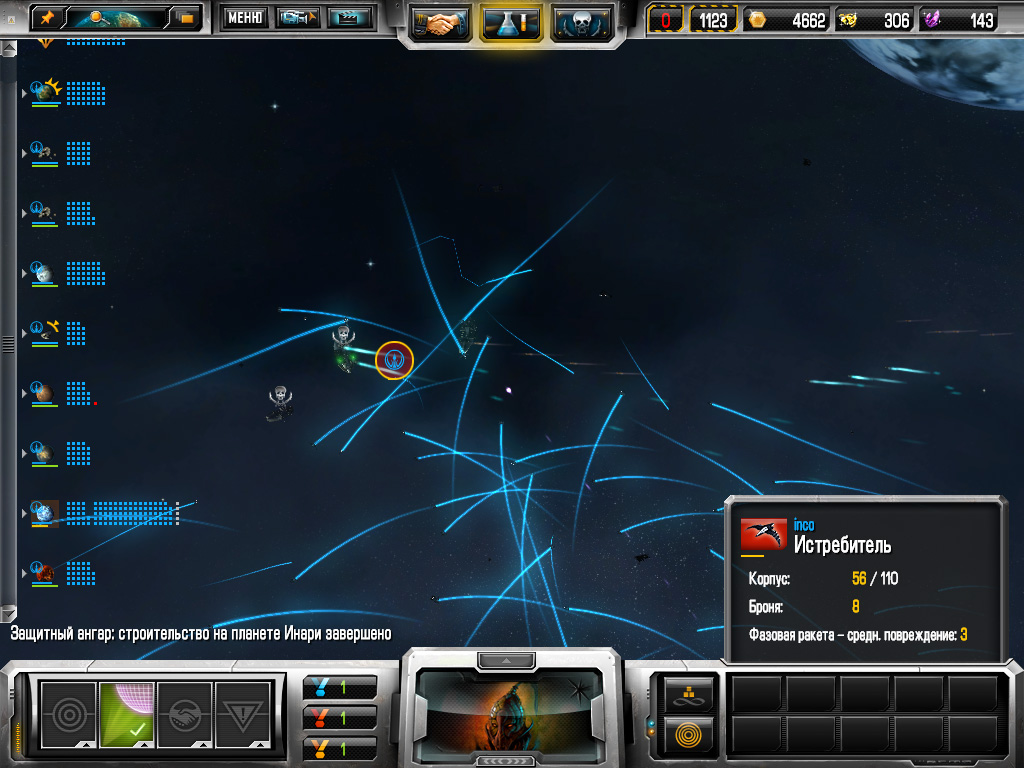Select the blue medal fleet group
The height and width of the screenshot is (768, 1024).
pos(339,687)
